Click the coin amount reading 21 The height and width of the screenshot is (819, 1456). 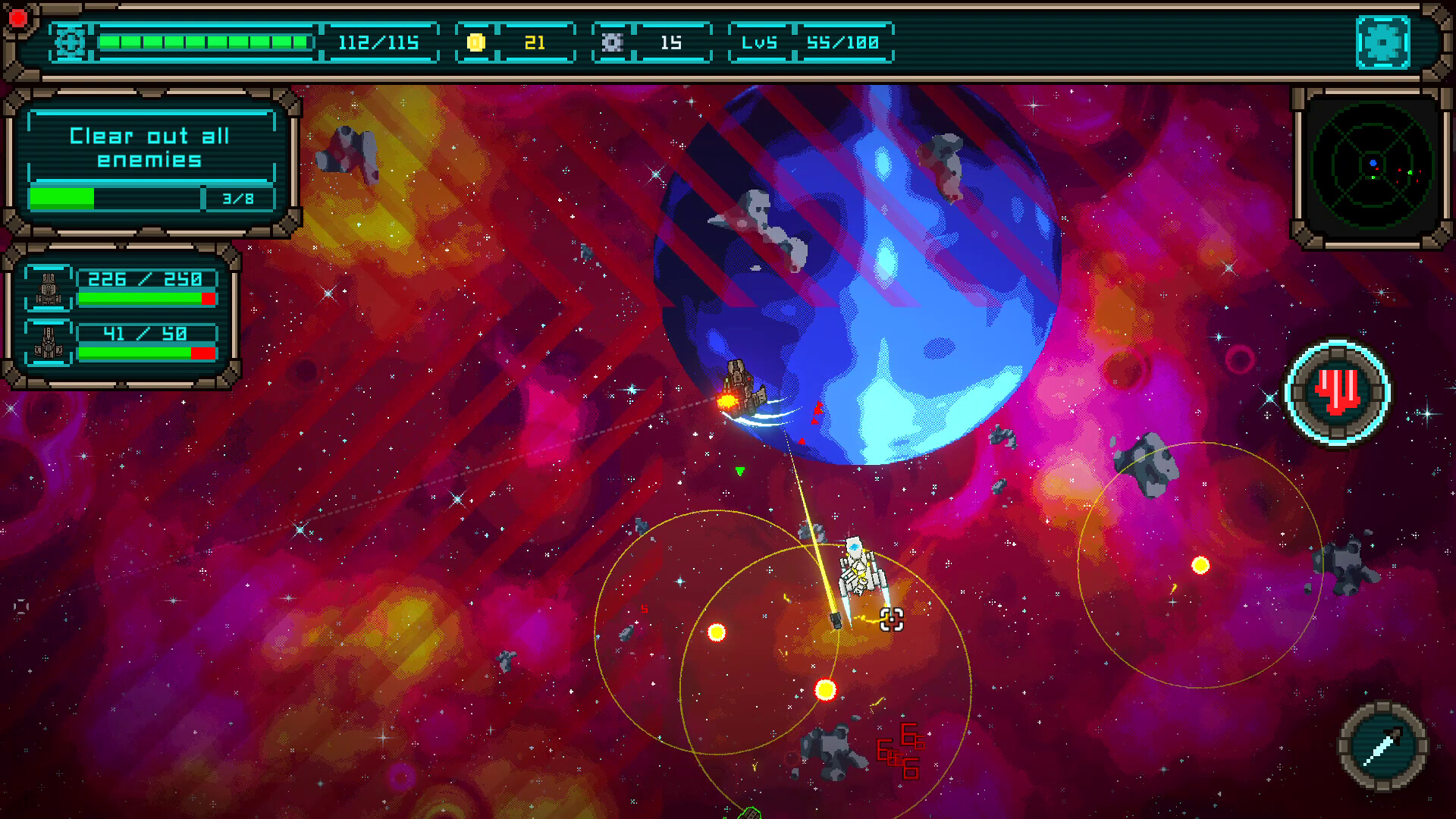[535, 43]
